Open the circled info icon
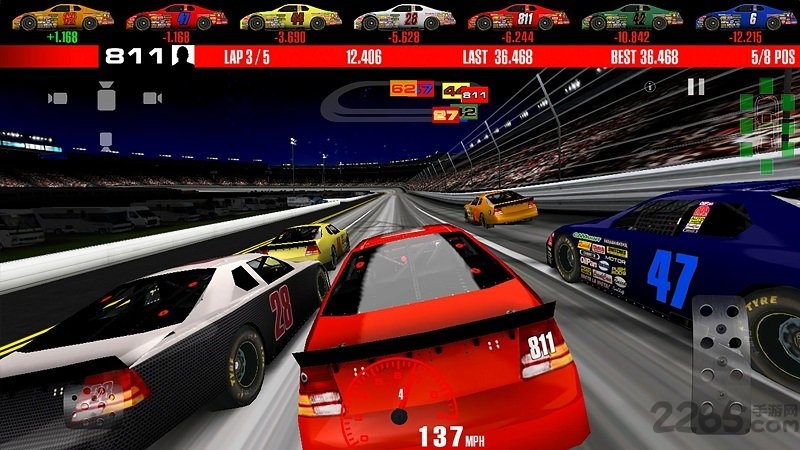This screenshot has width=800, height=450. click(651, 87)
